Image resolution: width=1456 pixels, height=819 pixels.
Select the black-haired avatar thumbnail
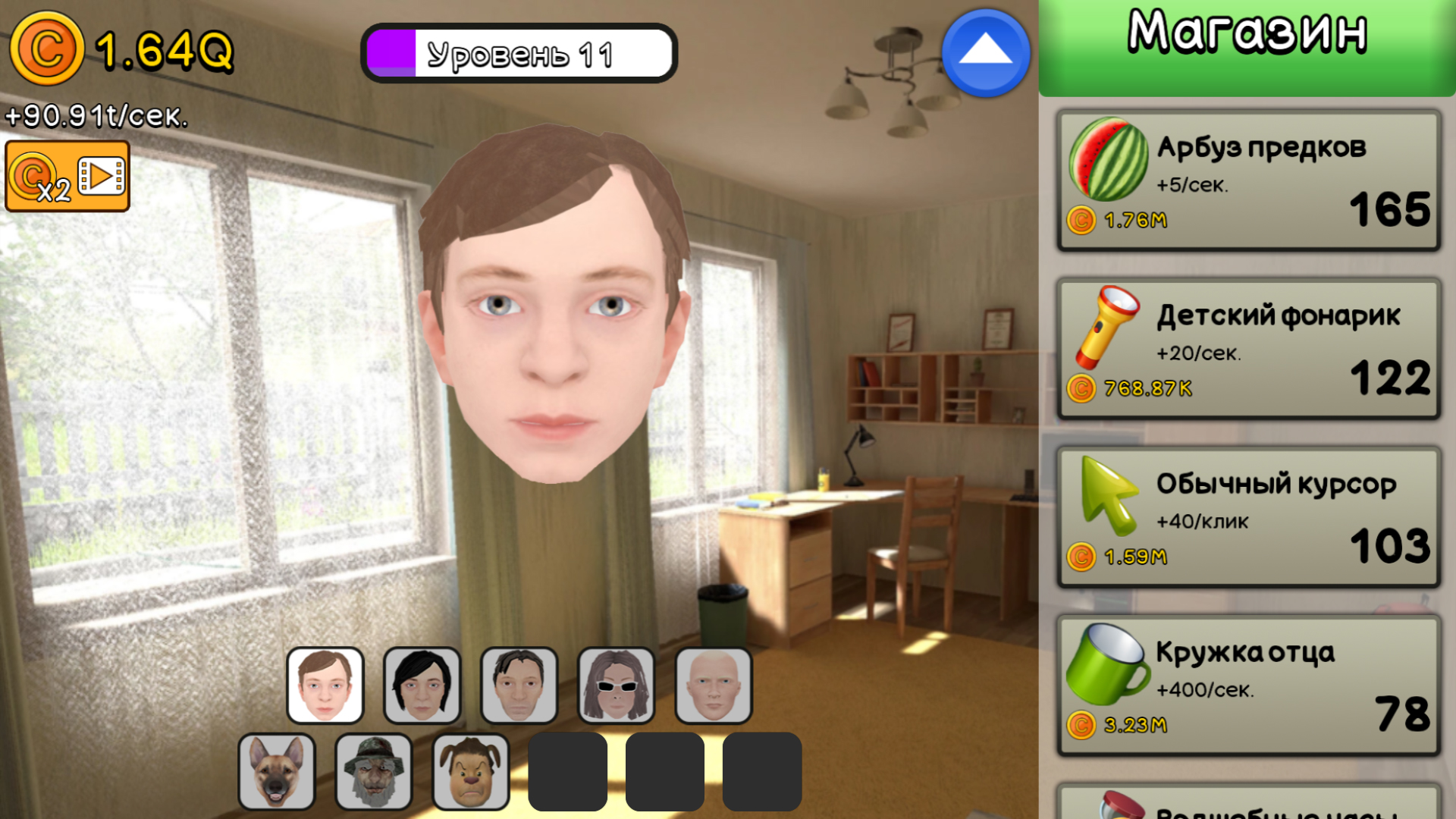(x=422, y=685)
